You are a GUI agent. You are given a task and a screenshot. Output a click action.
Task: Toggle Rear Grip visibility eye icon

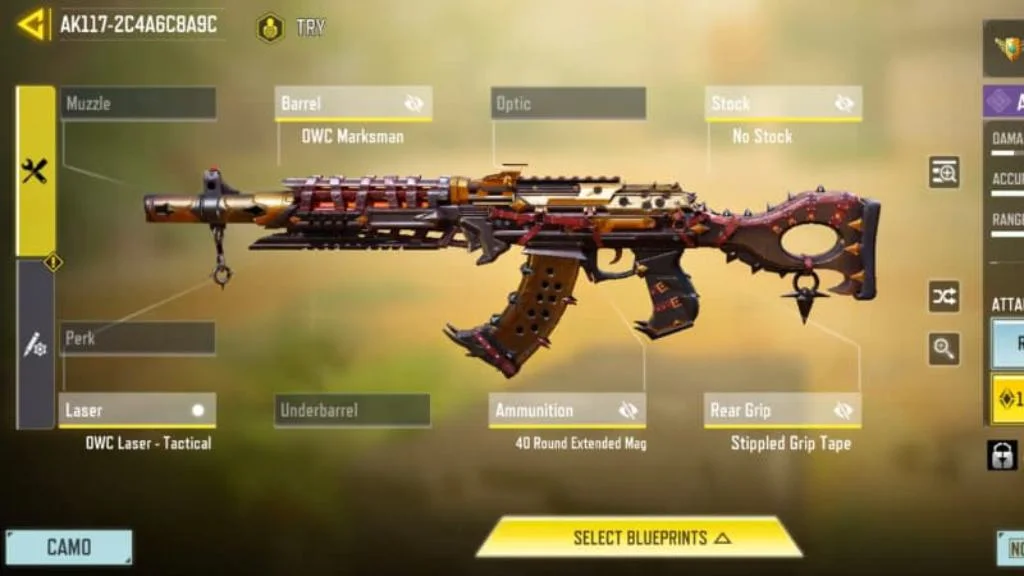point(843,410)
